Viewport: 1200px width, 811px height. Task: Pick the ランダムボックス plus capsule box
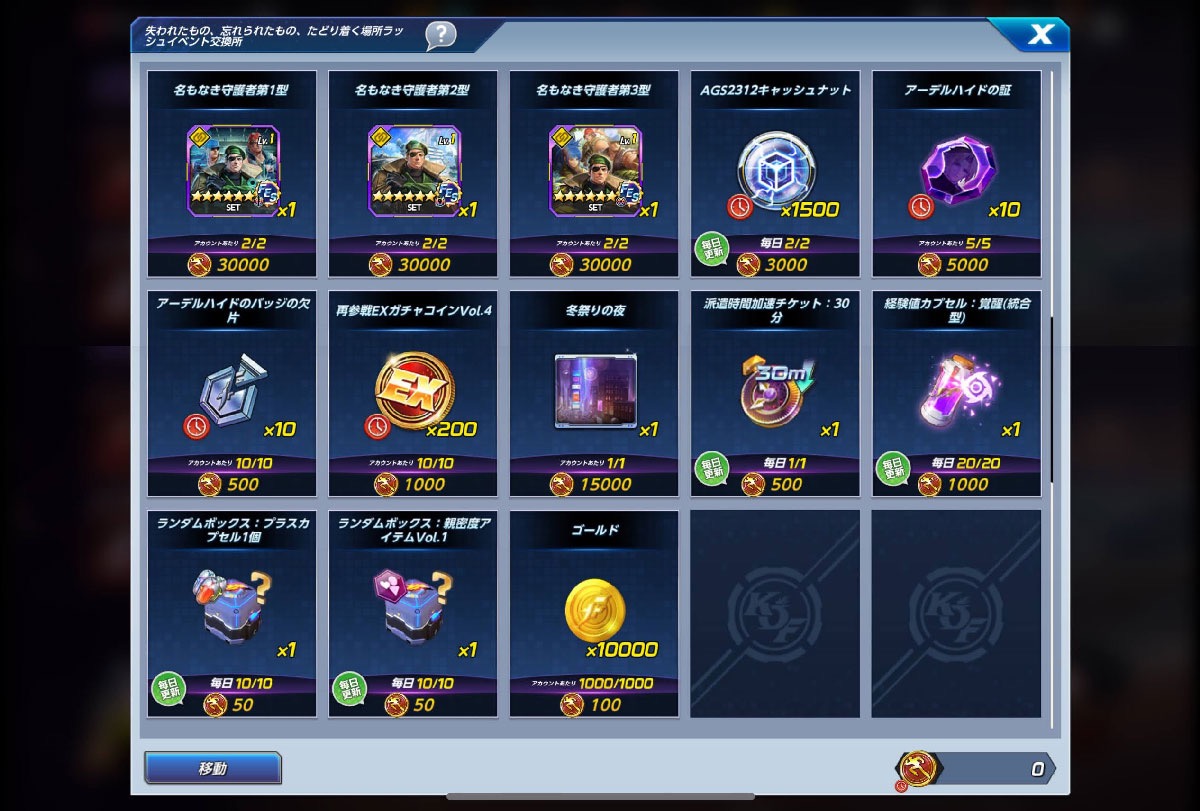pos(232,612)
